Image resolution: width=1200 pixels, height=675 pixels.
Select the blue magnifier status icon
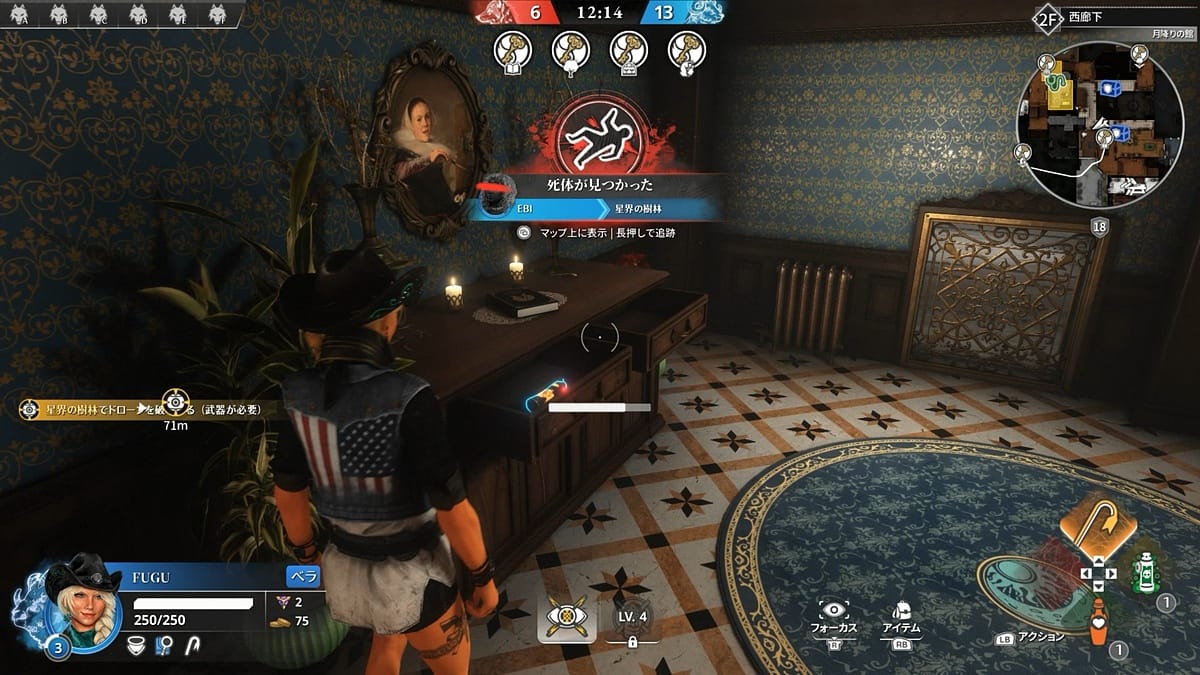click(x=160, y=649)
